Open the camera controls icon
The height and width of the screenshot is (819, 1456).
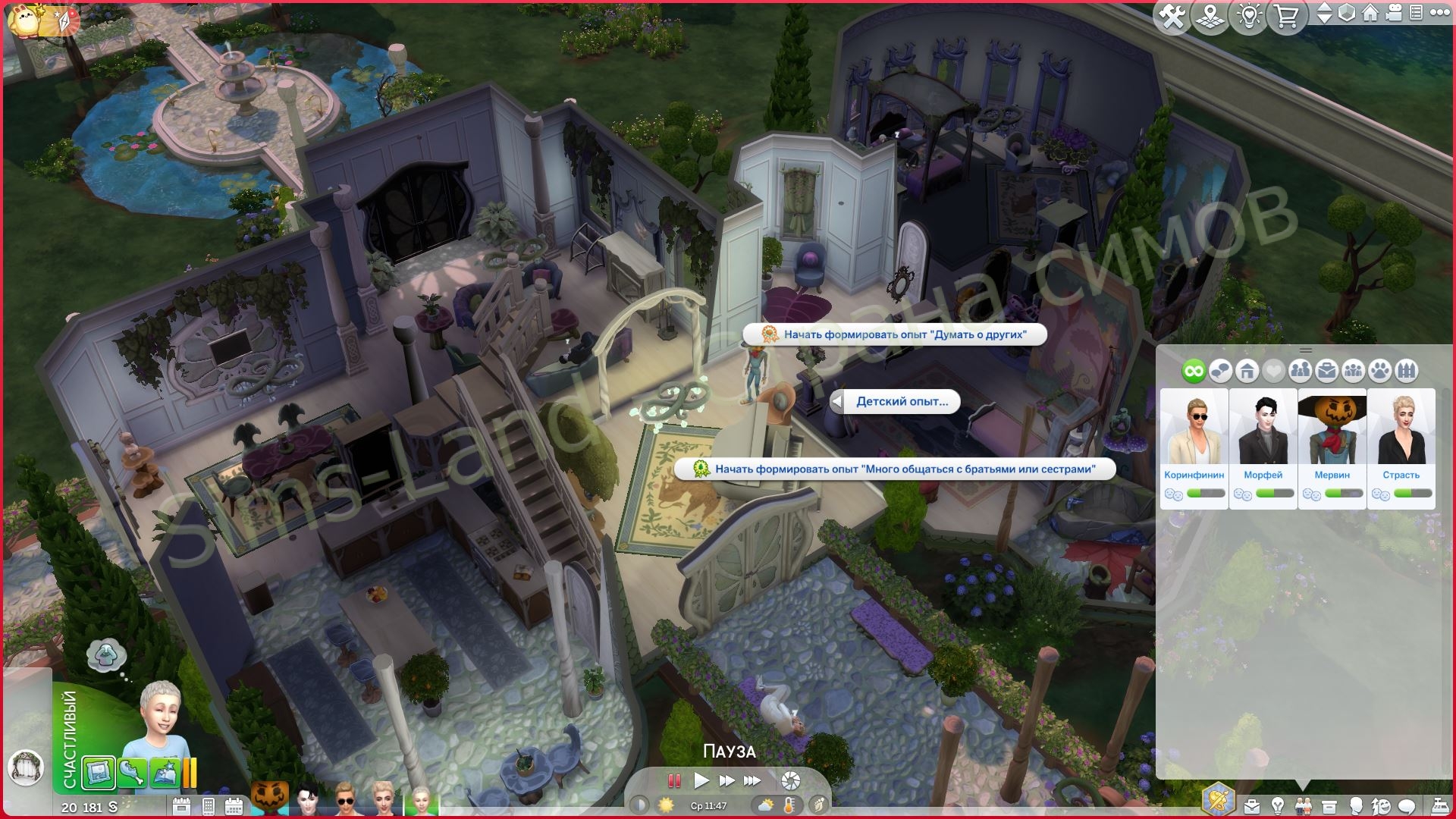click(1393, 14)
